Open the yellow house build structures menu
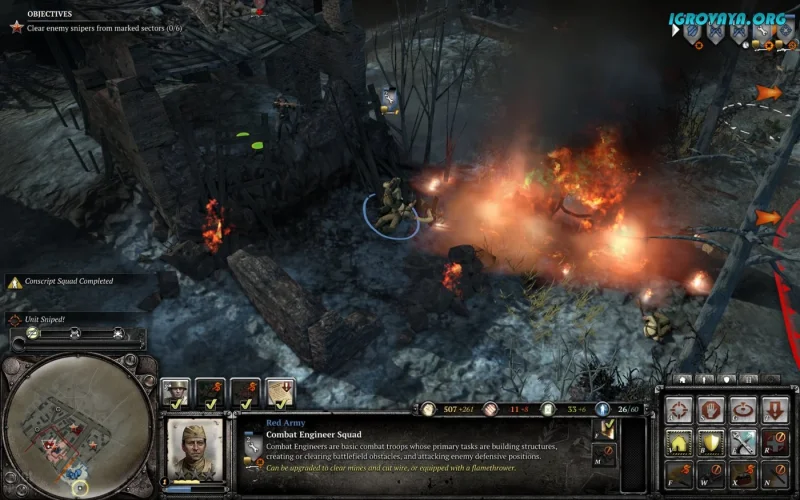The width and height of the screenshot is (800, 500). click(677, 442)
